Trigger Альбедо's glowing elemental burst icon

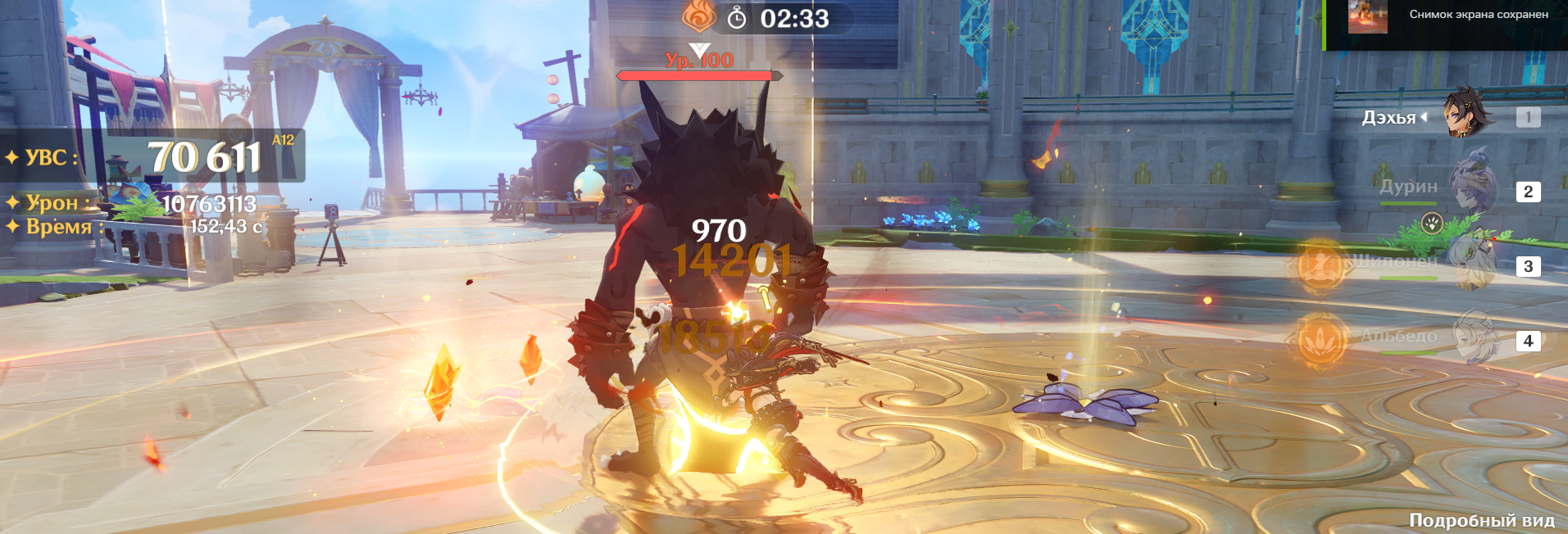tap(1320, 339)
